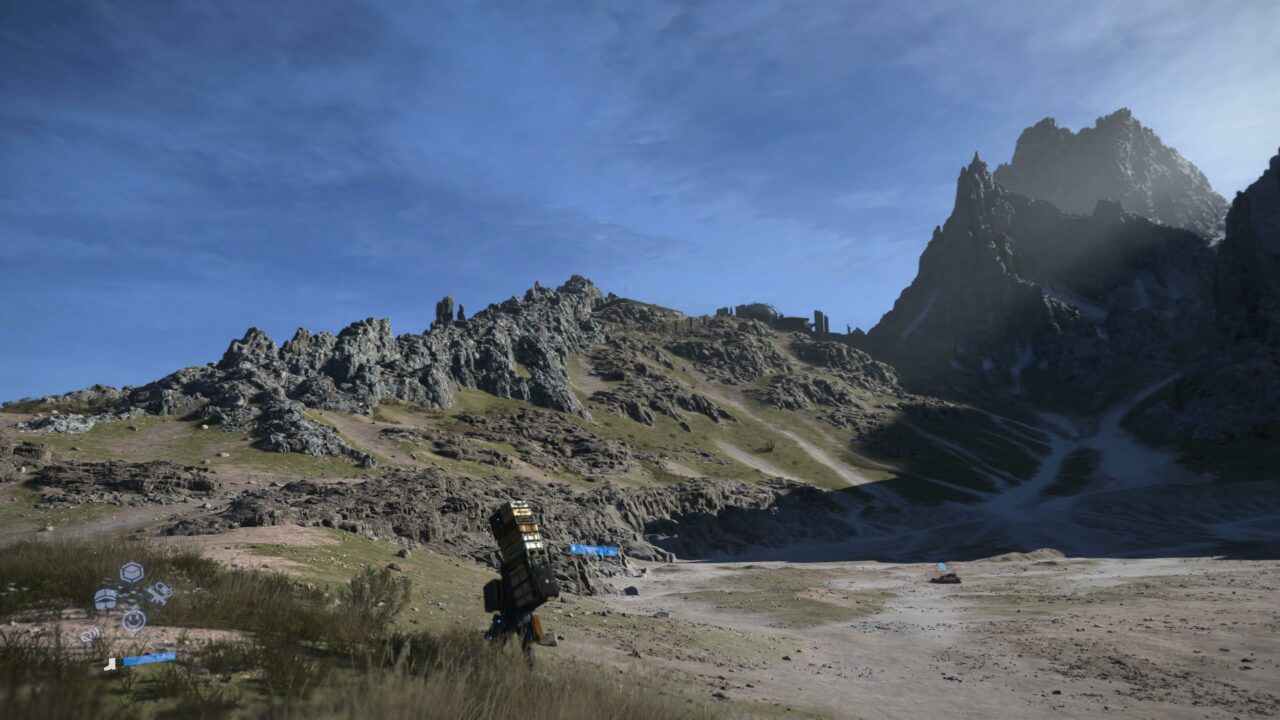Screen dimensions: 1280x720
Task: Click the helmet-shaped HUD icon
Action: tap(105, 599)
